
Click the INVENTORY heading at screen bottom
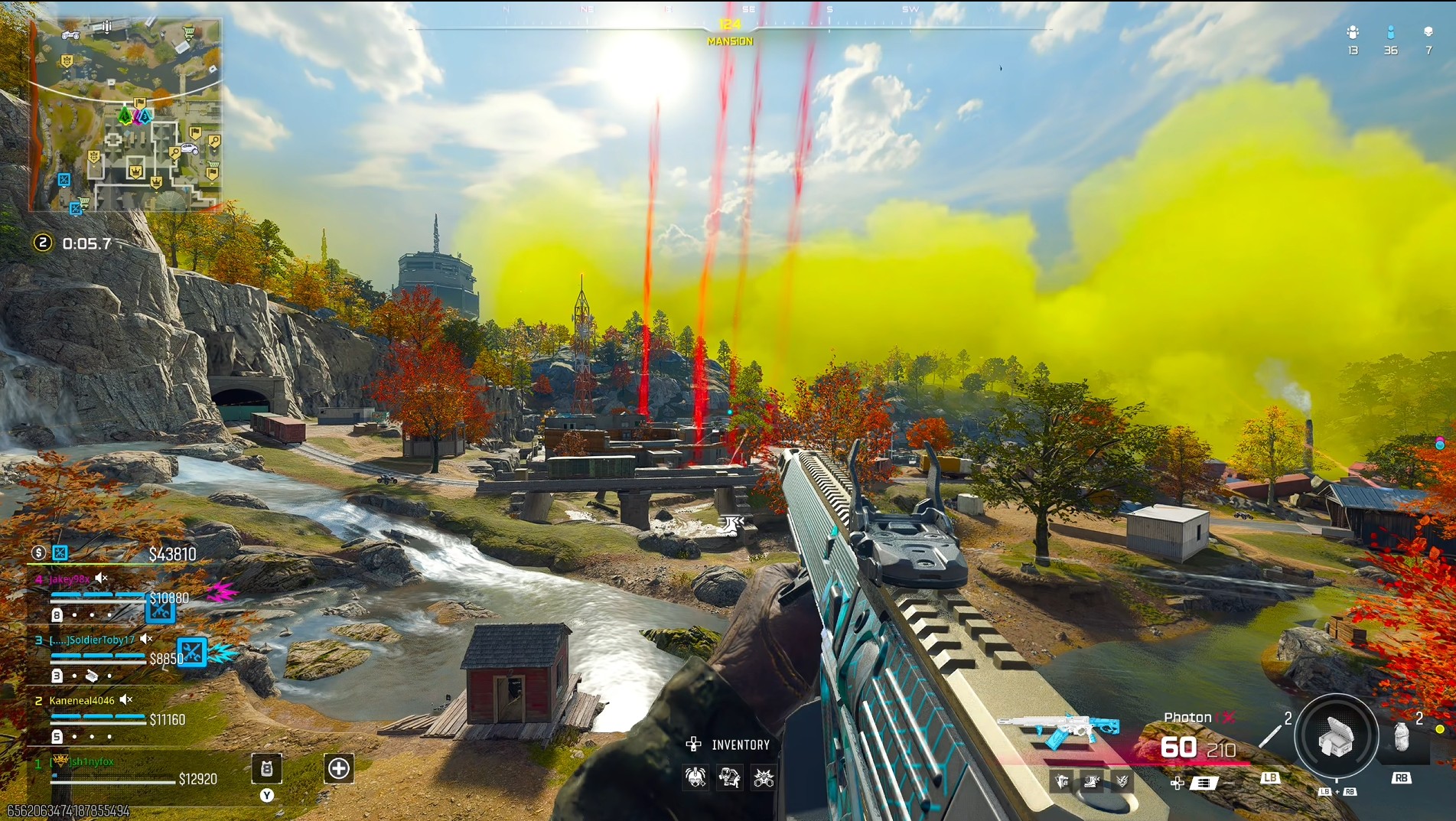pos(741,744)
